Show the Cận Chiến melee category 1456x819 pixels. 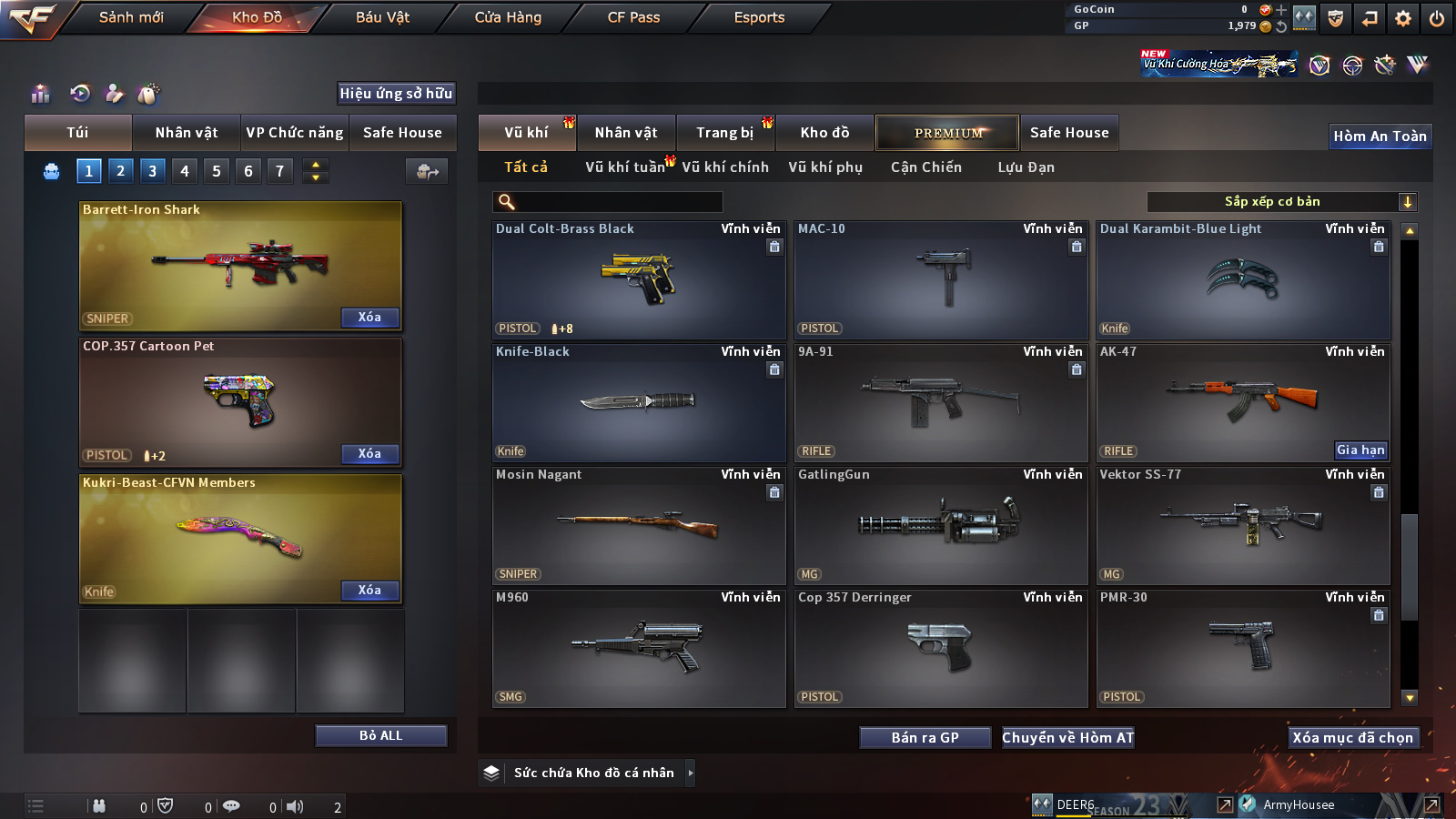(x=925, y=167)
